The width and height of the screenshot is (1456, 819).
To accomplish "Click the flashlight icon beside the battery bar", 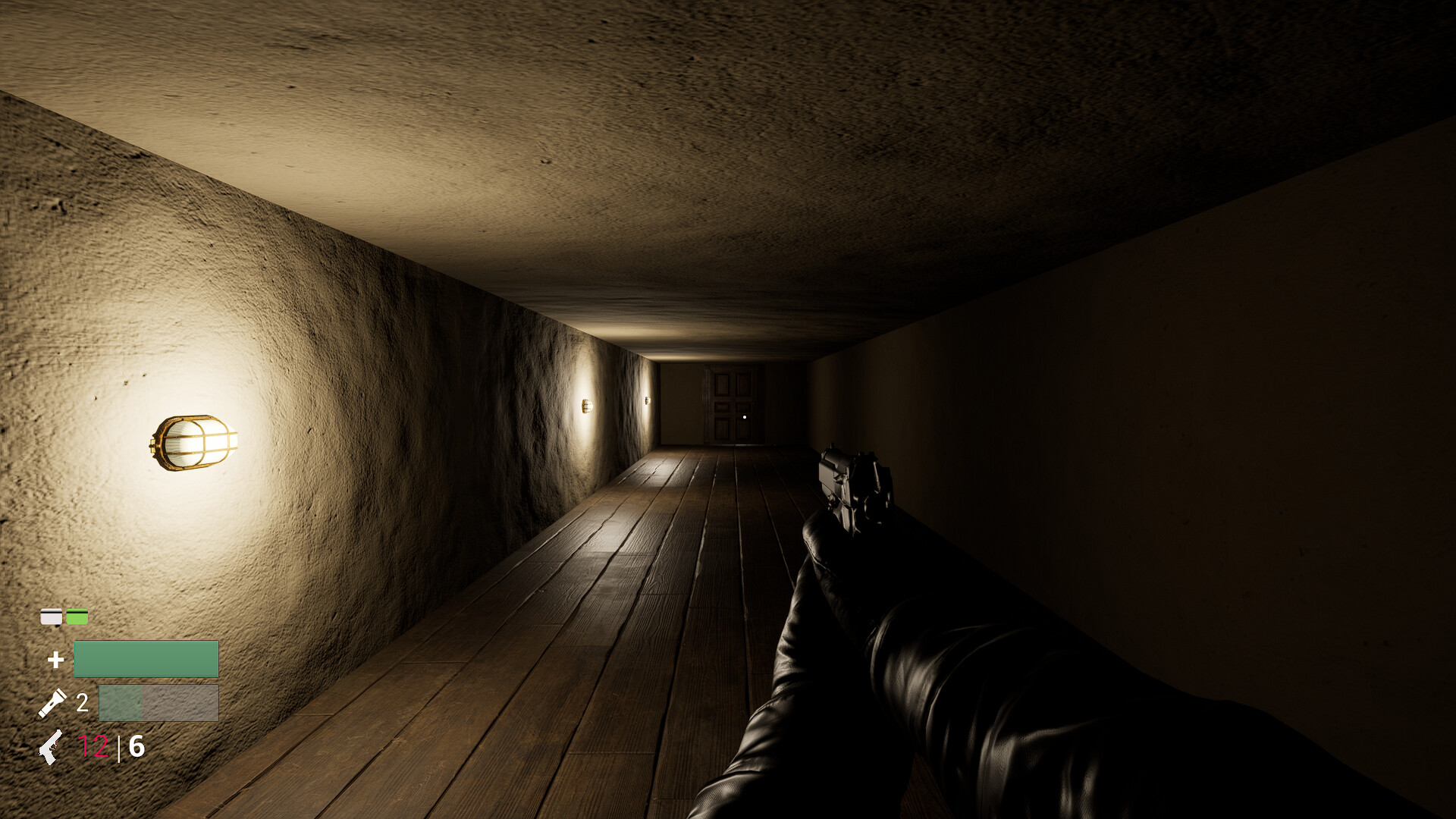I will coord(55,701).
